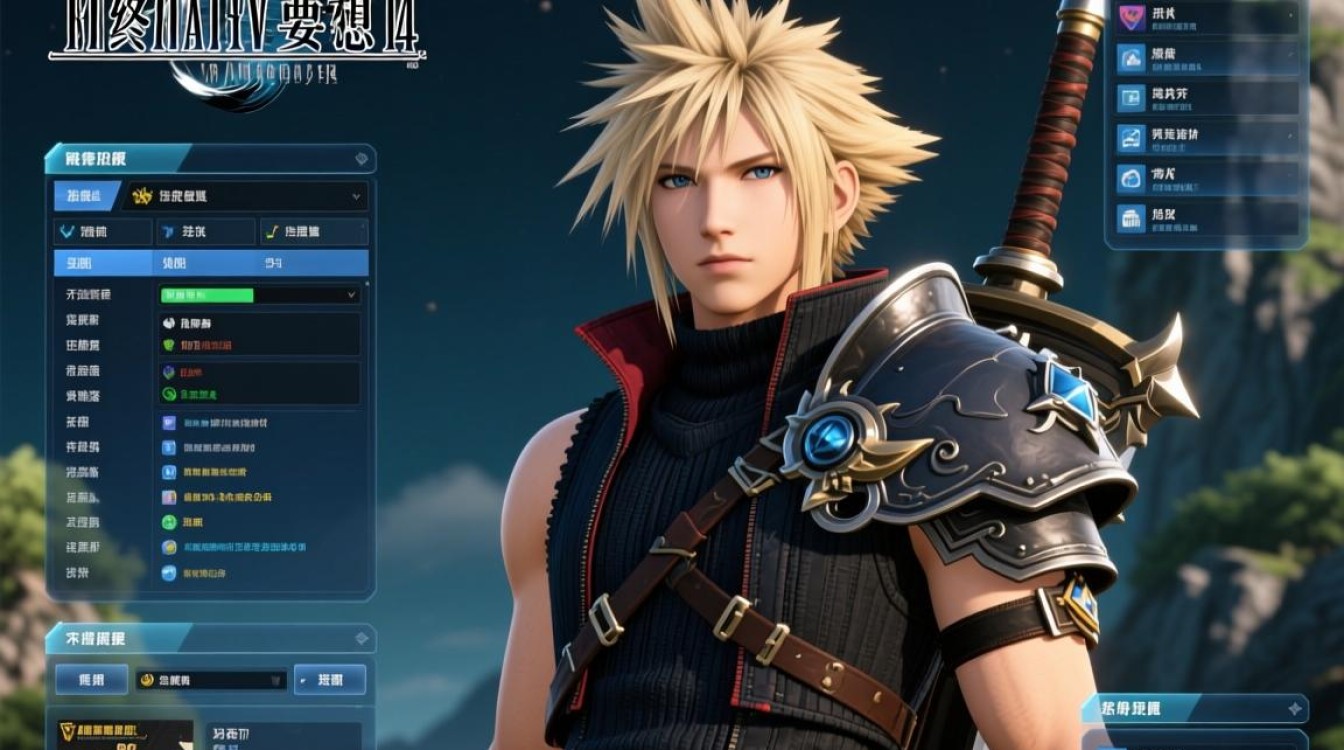The height and width of the screenshot is (750, 1344).
Task: Switch to the tab with the yellow music note
Action: pos(314,232)
